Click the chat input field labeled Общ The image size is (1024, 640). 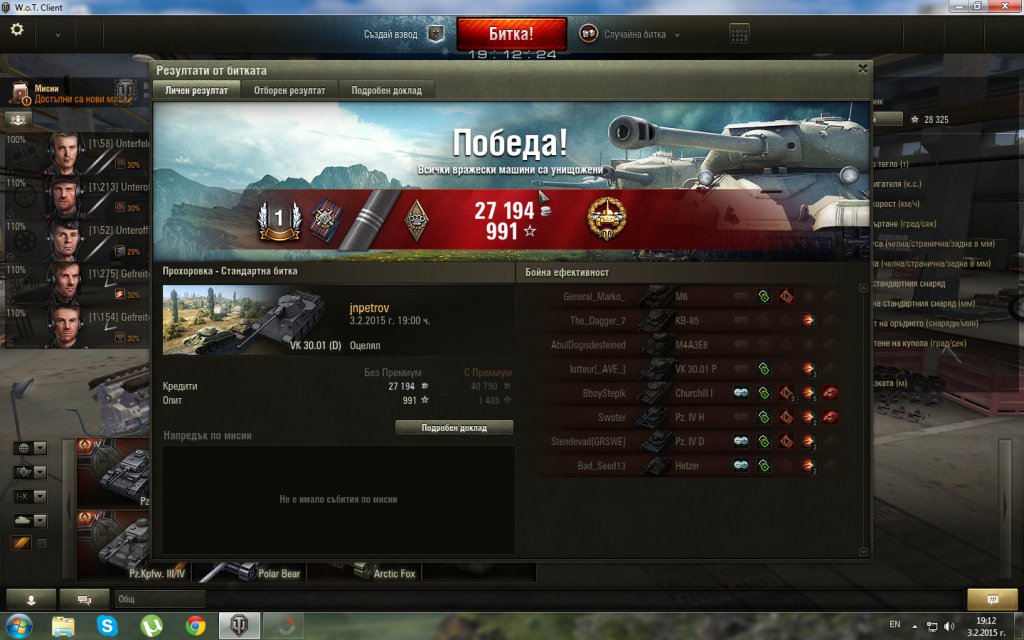pos(160,599)
